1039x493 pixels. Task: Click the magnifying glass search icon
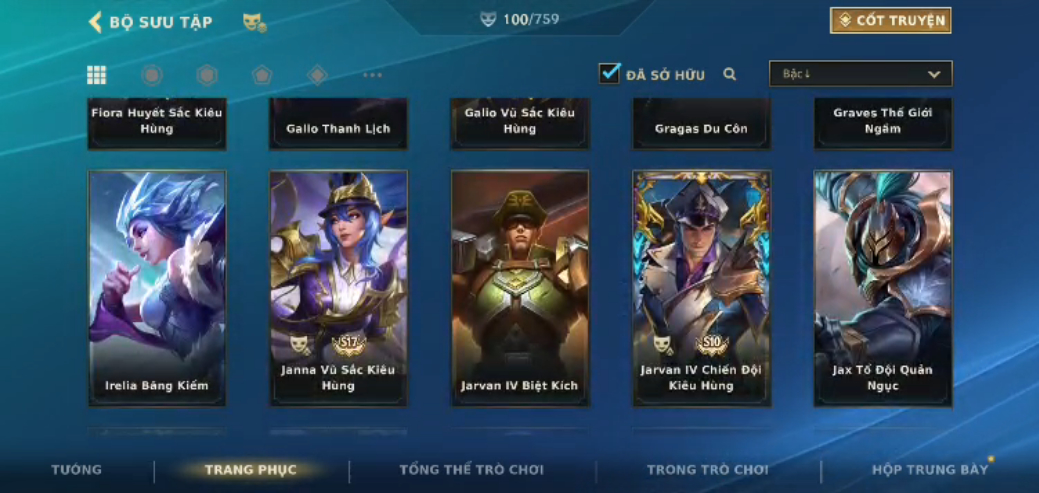730,74
